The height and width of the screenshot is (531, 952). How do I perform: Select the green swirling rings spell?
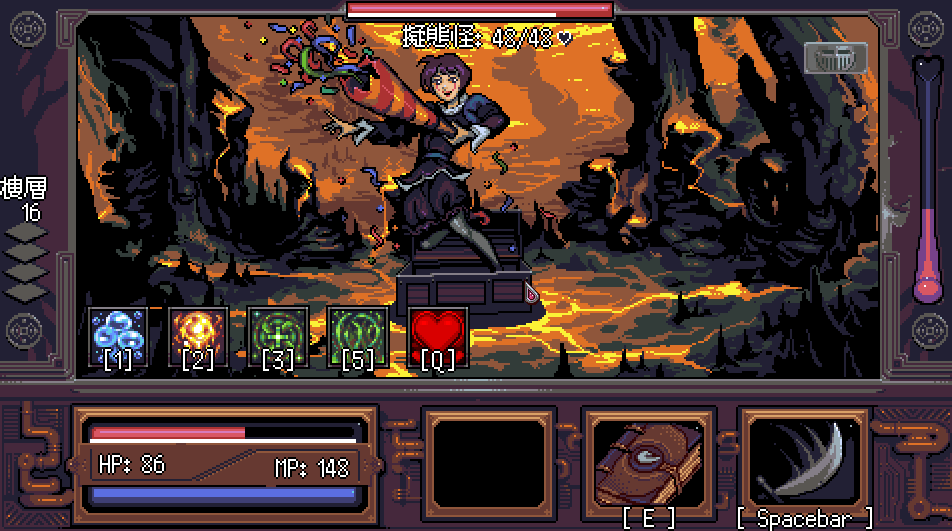358,337
